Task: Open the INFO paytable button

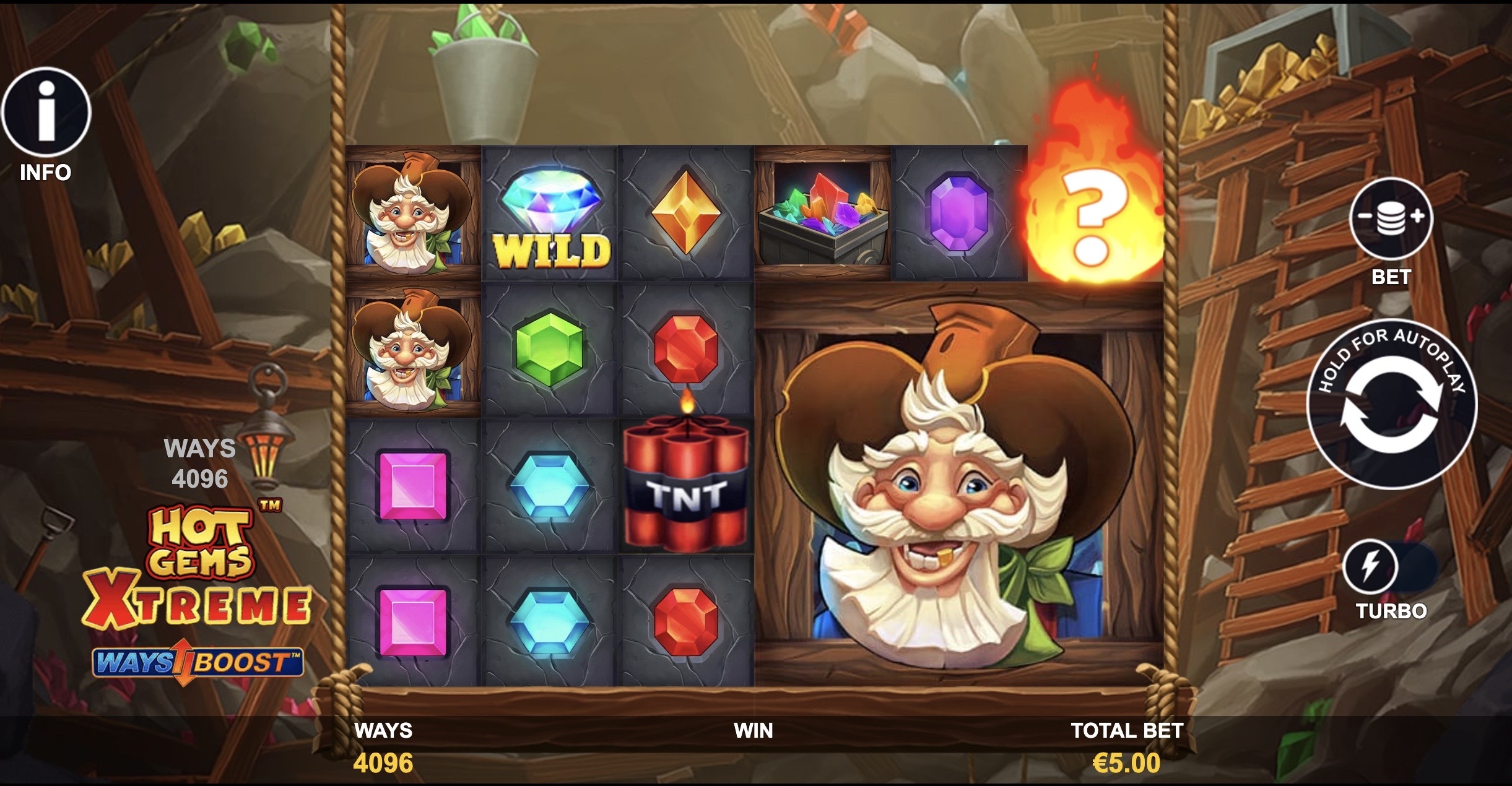Action: (46, 113)
